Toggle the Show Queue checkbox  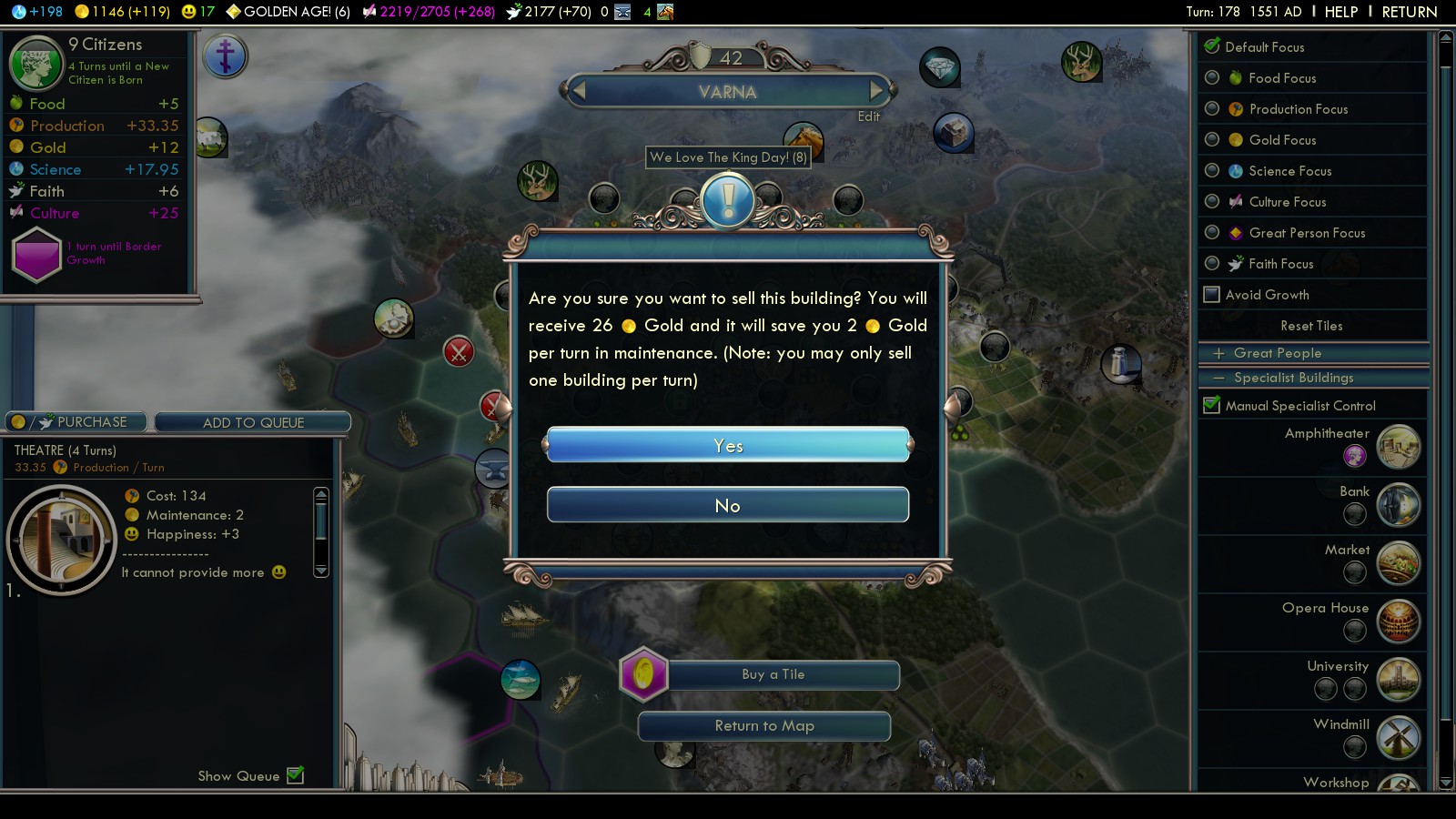(x=295, y=775)
